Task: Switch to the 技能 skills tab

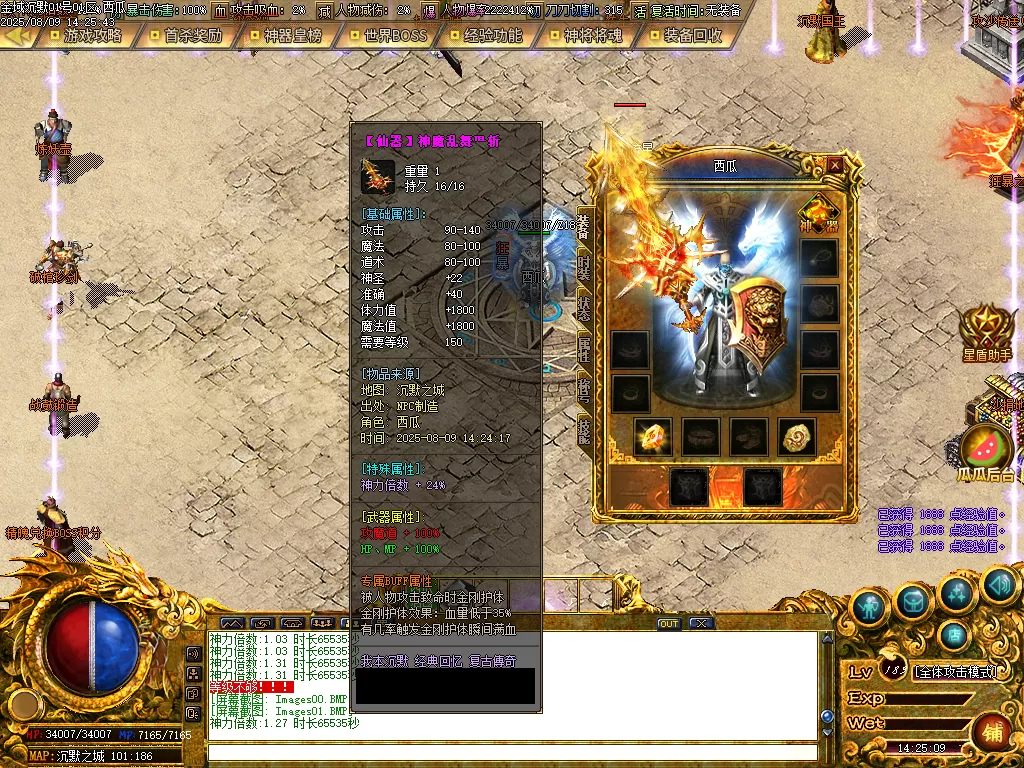Action: (584, 428)
